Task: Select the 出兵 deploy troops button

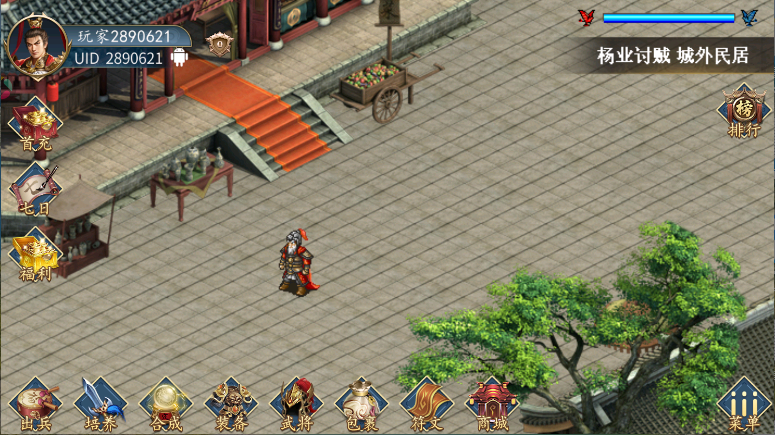Action: pos(36,405)
